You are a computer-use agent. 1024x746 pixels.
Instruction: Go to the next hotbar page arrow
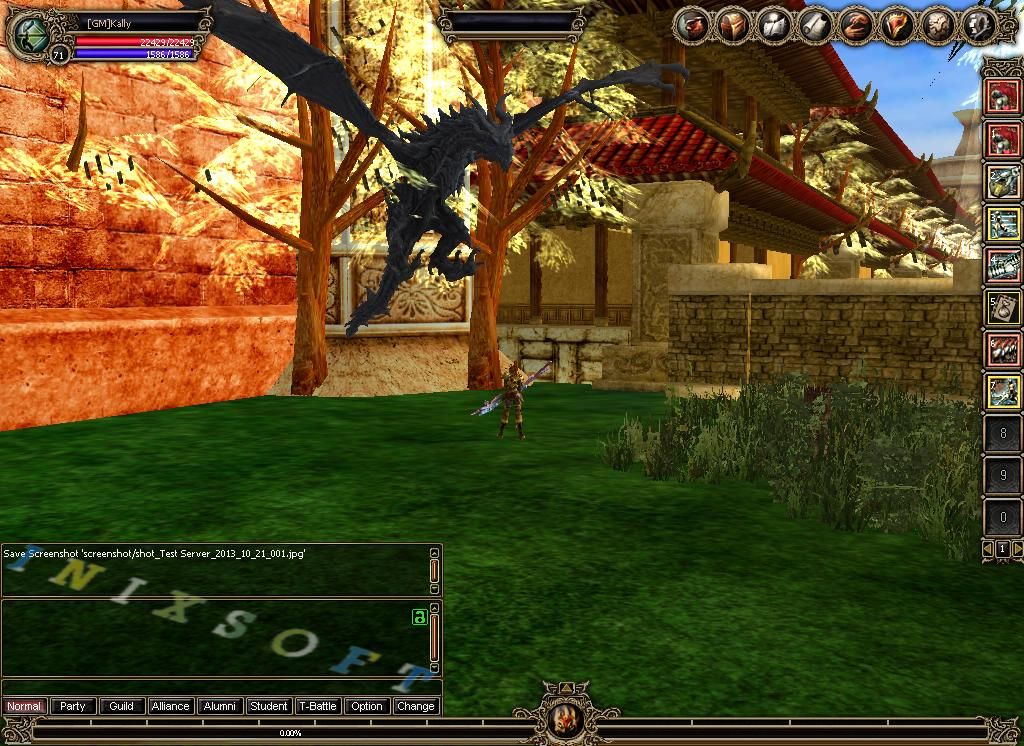[x=1017, y=549]
